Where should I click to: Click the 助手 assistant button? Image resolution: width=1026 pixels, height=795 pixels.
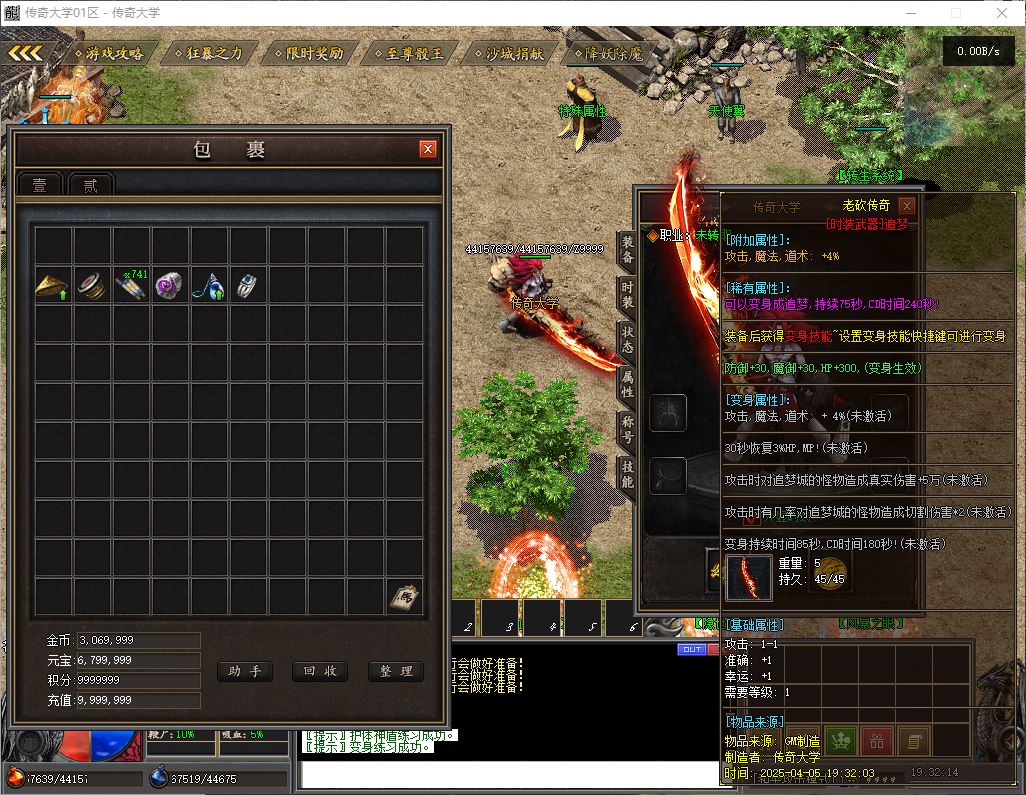pyautogui.click(x=245, y=671)
